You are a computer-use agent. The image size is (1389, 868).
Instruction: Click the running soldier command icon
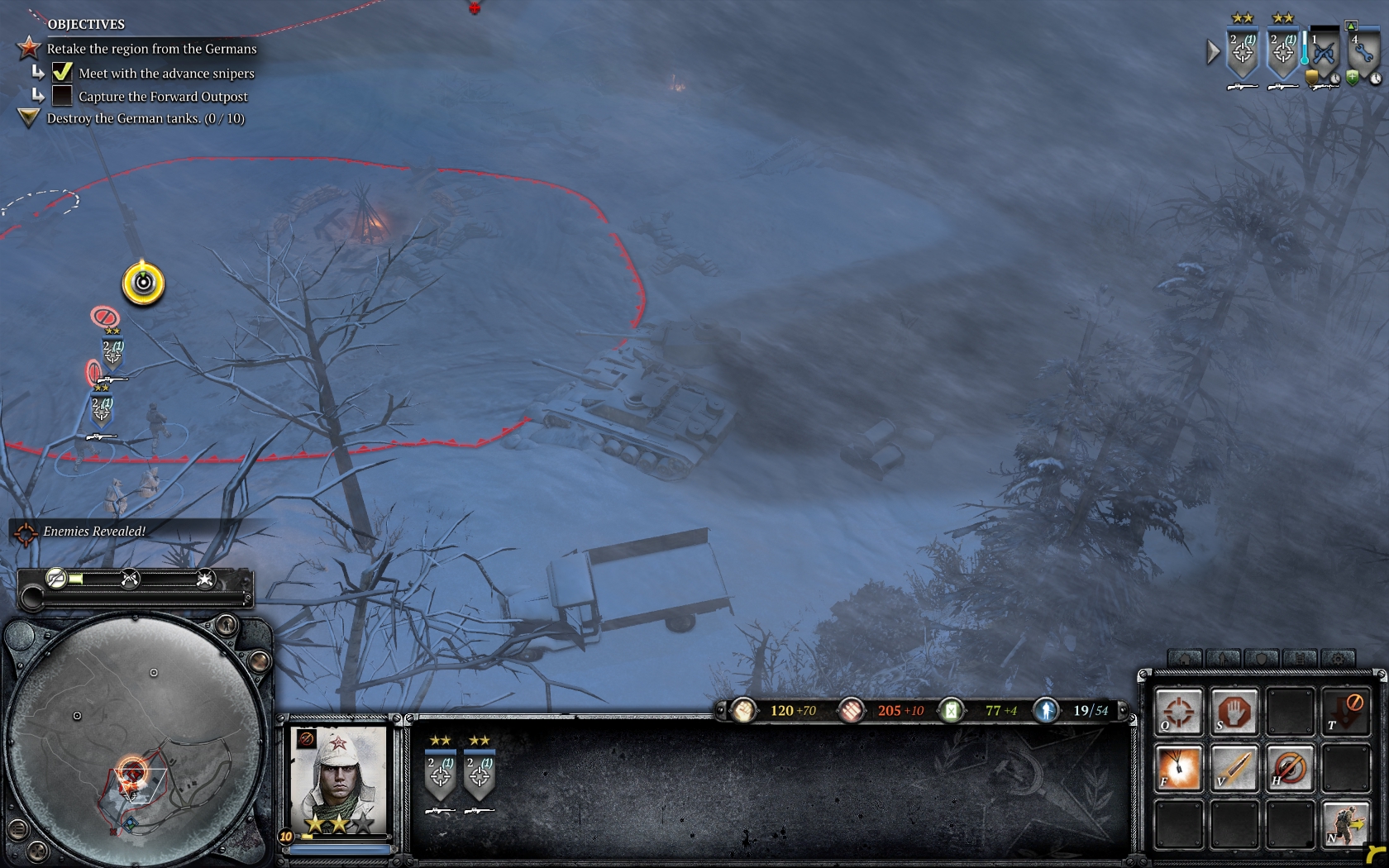click(x=1345, y=824)
